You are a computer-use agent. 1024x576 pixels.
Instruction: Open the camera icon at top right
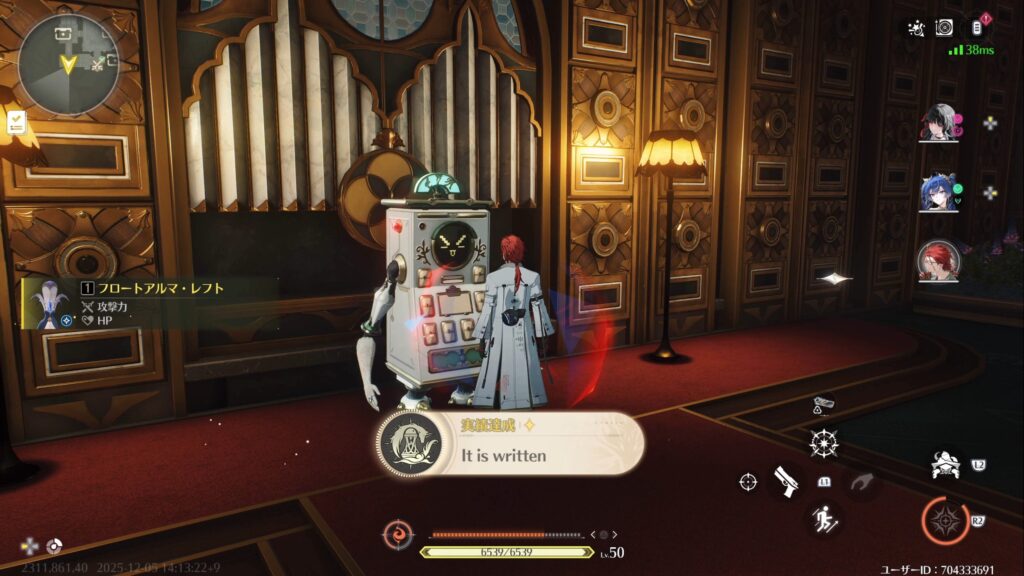[943, 28]
